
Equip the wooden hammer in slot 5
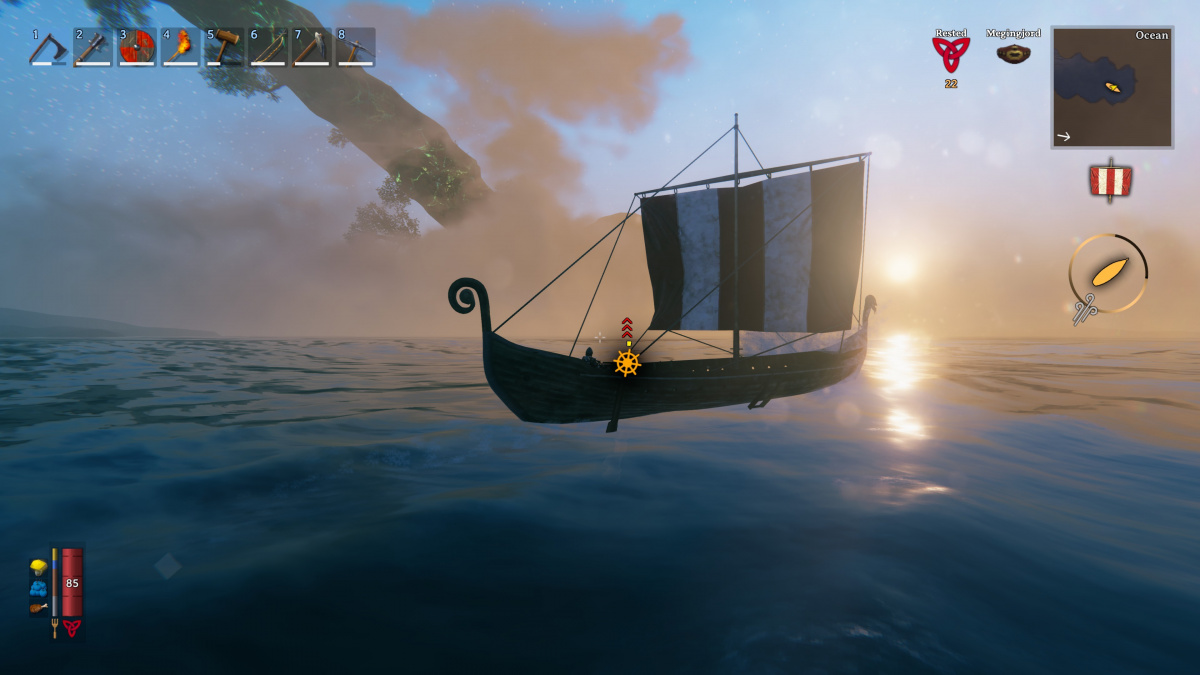click(x=225, y=47)
